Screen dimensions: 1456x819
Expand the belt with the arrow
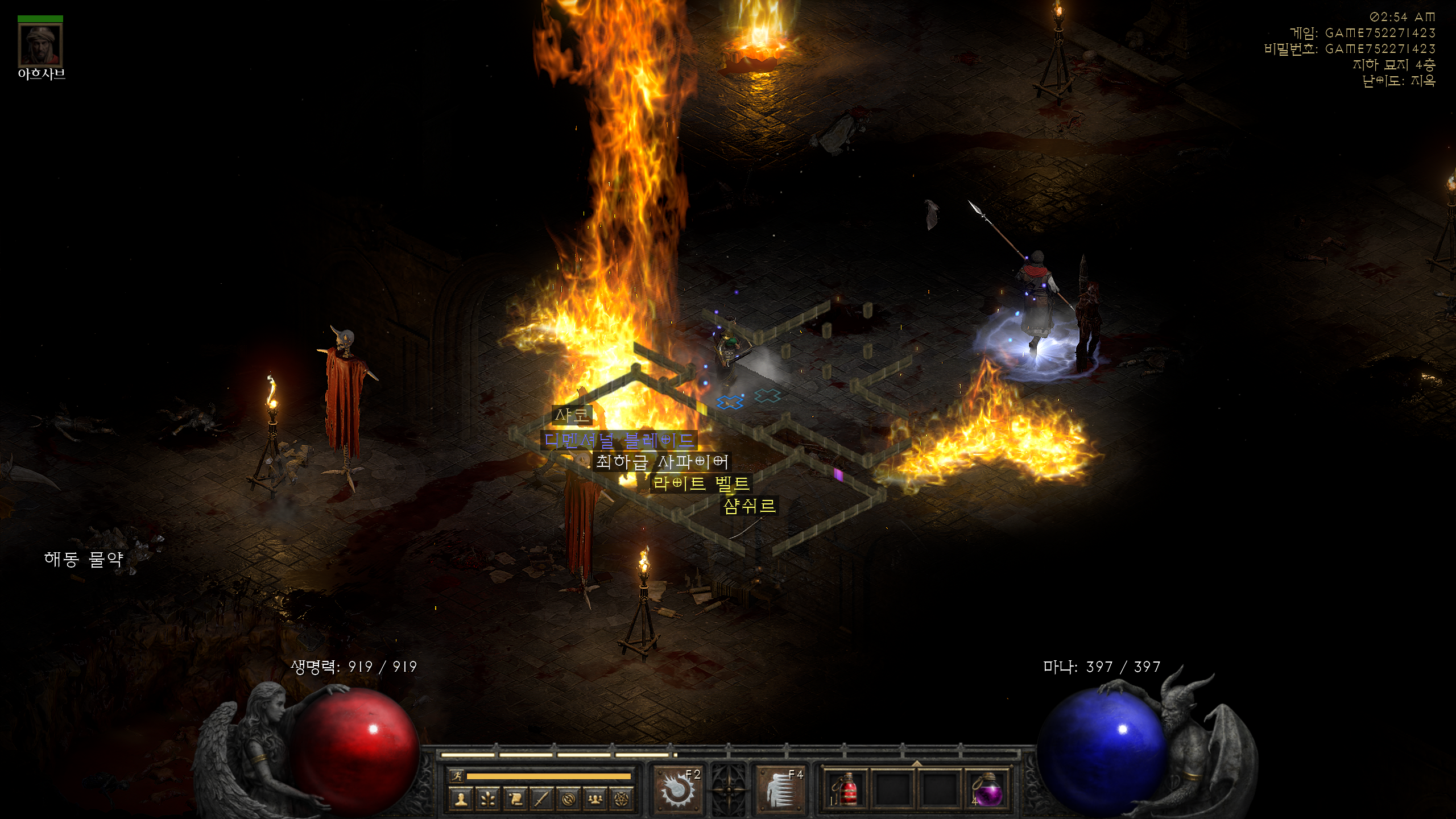click(916, 763)
